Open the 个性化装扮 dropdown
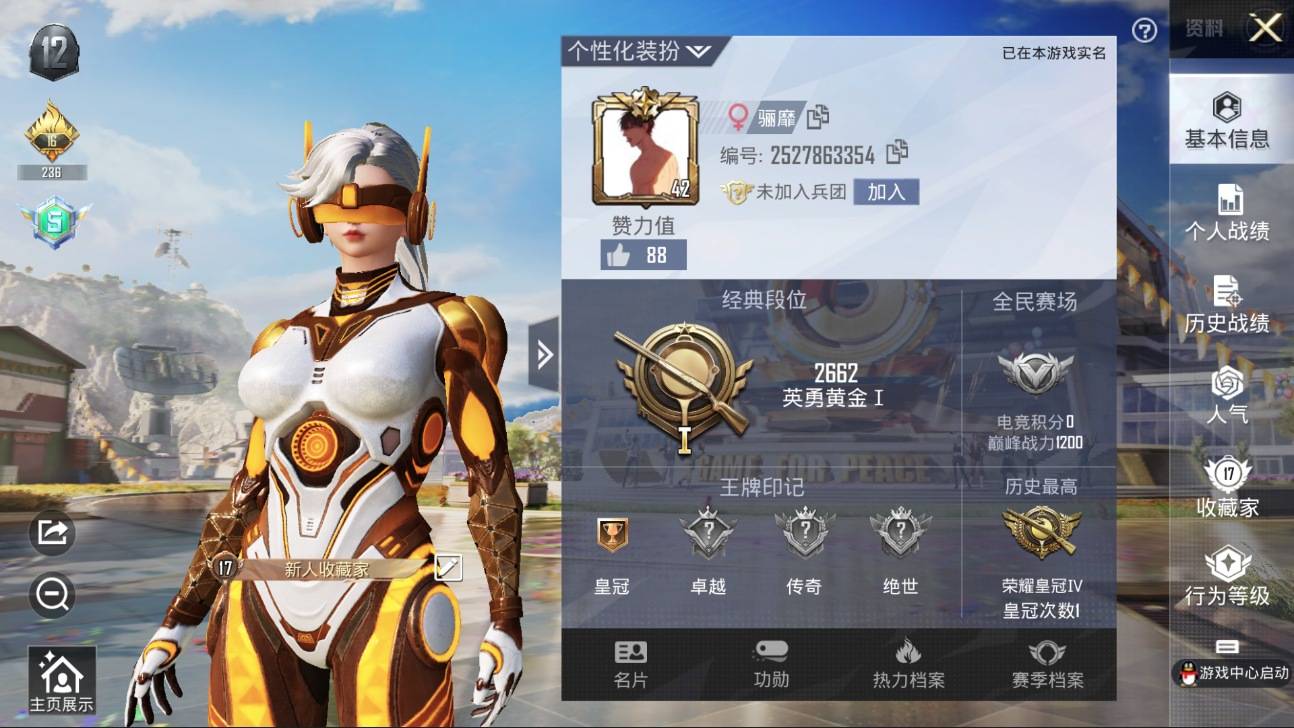This screenshot has width=1294, height=728. pos(639,52)
